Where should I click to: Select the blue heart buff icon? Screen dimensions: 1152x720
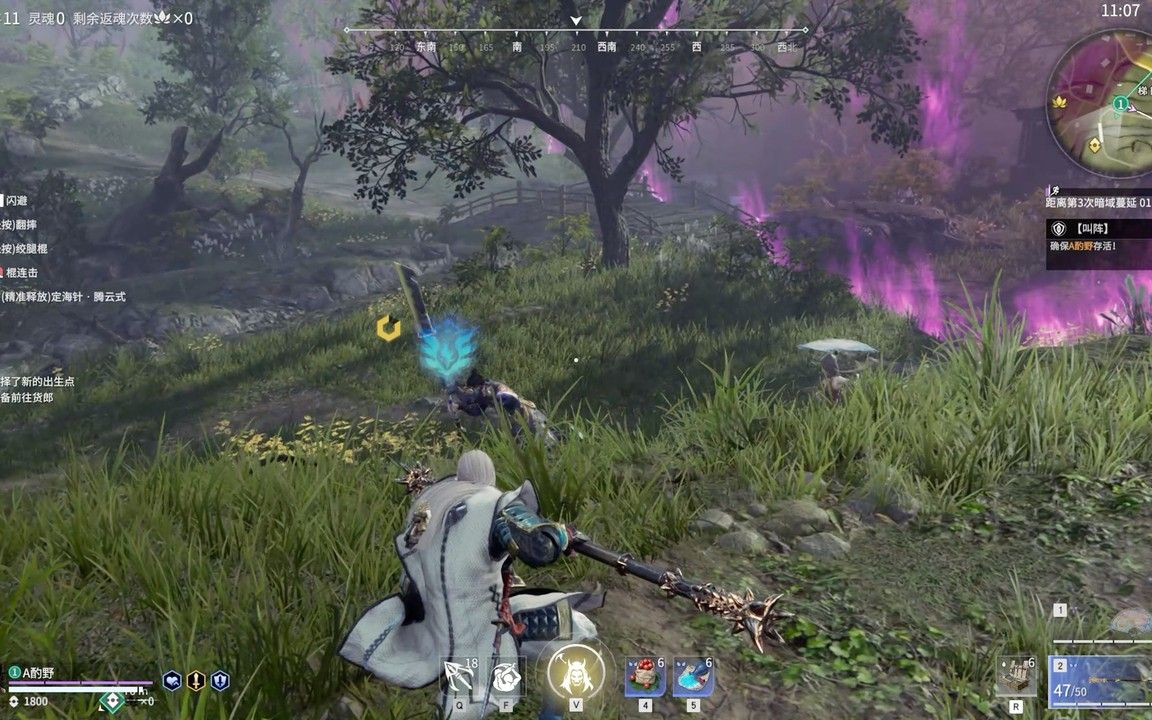click(172, 680)
